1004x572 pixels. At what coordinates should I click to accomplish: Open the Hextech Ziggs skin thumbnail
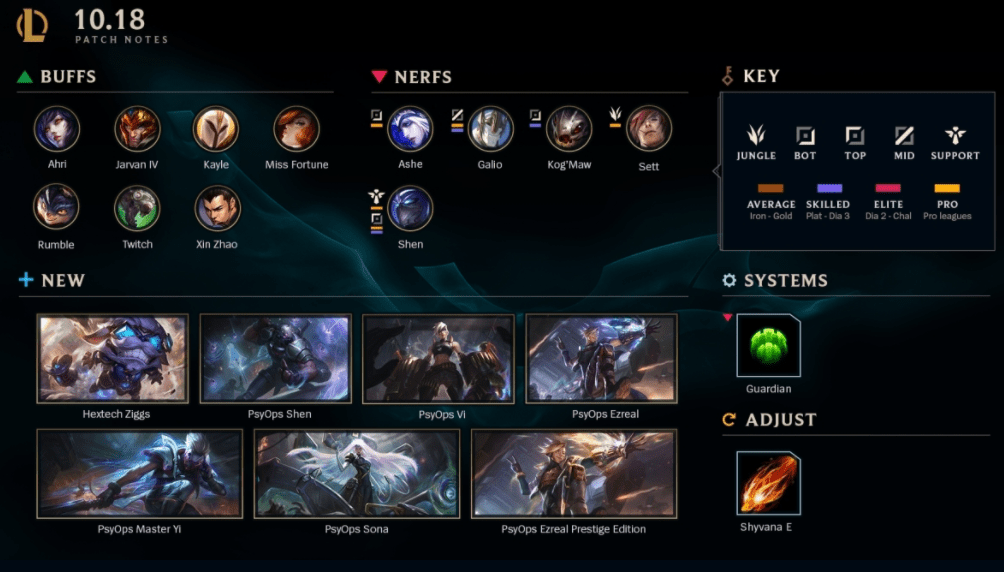pyautogui.click(x=112, y=358)
